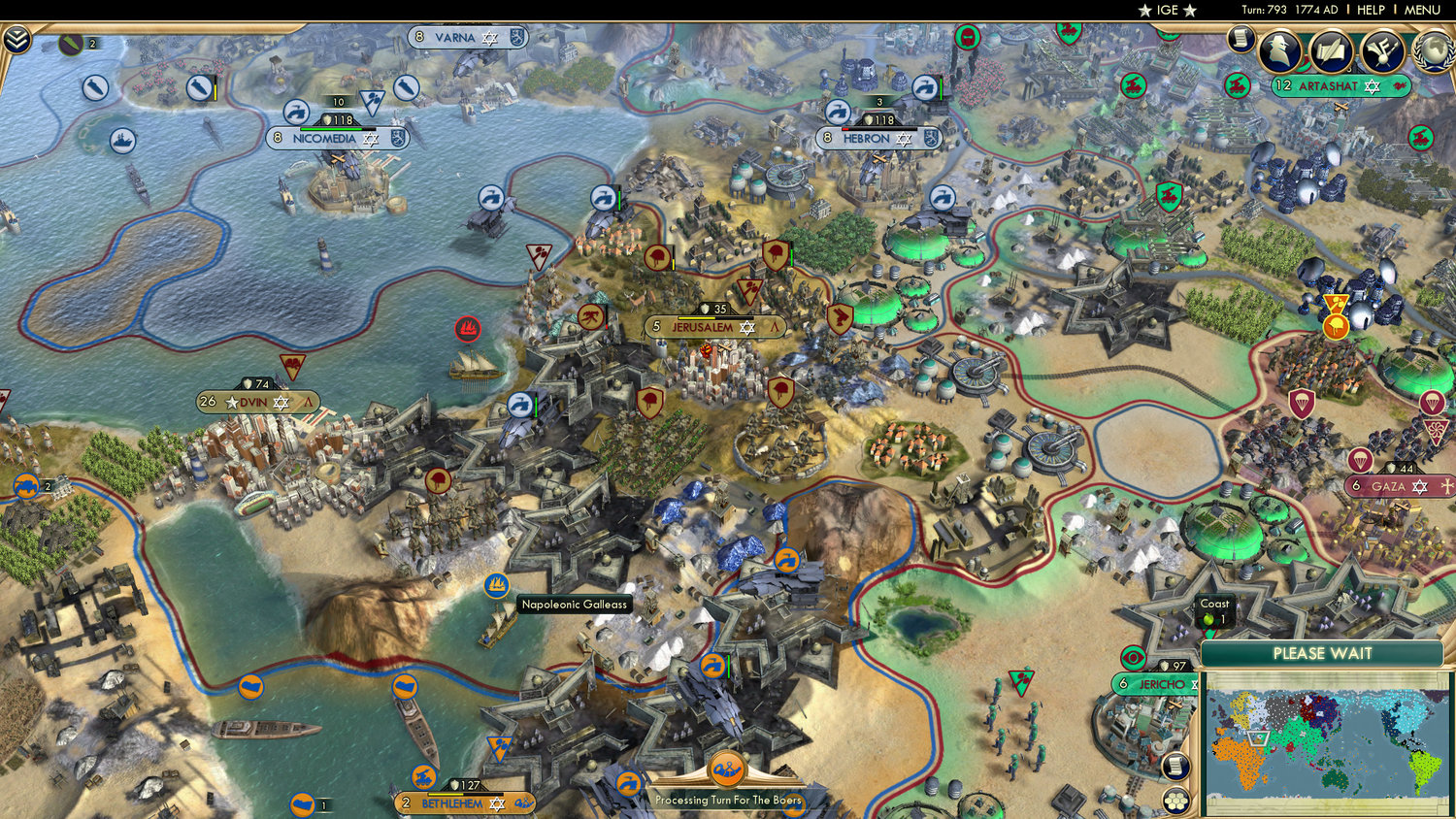Toggle the green eye indicator above Jericho

click(x=1134, y=657)
